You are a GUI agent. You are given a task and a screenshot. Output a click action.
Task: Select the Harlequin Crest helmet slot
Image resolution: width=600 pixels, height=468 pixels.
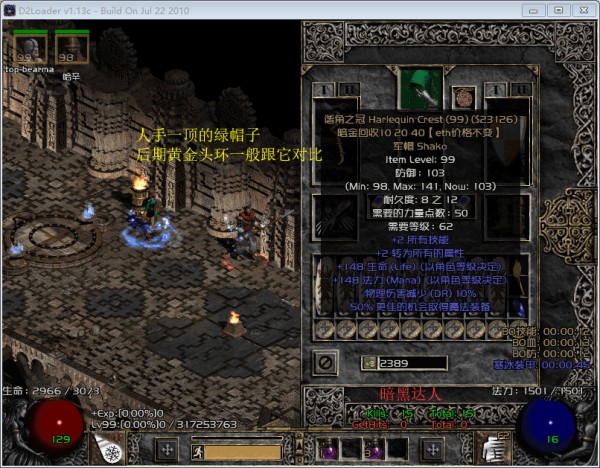tap(421, 87)
